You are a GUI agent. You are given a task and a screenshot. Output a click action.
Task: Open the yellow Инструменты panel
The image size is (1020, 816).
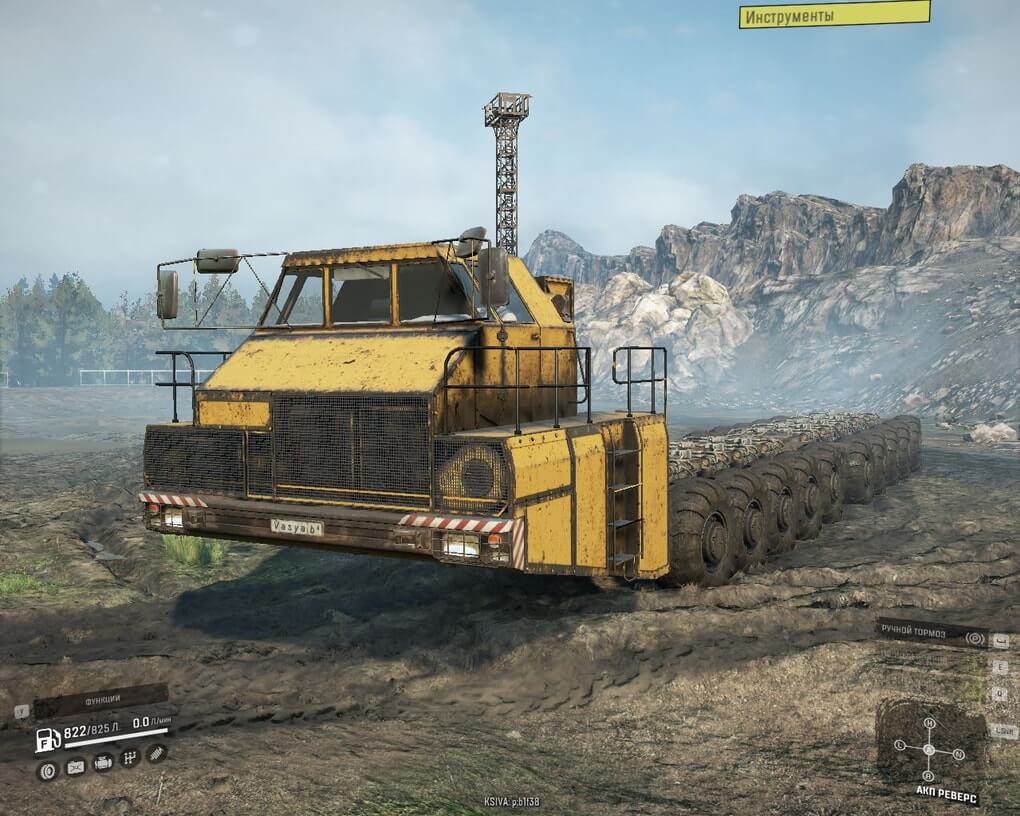(834, 15)
